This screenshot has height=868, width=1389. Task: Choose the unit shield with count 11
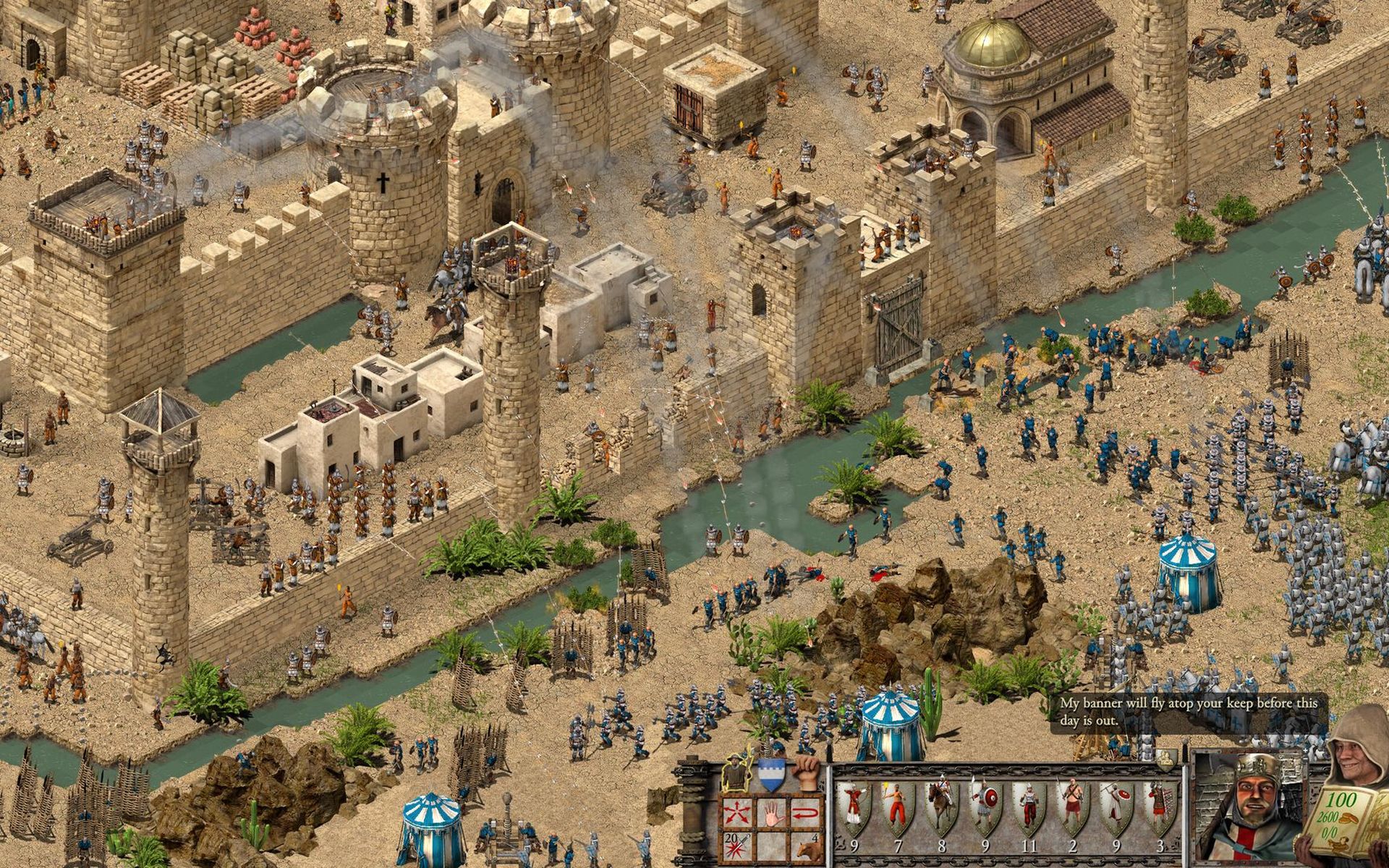[x=1029, y=807]
